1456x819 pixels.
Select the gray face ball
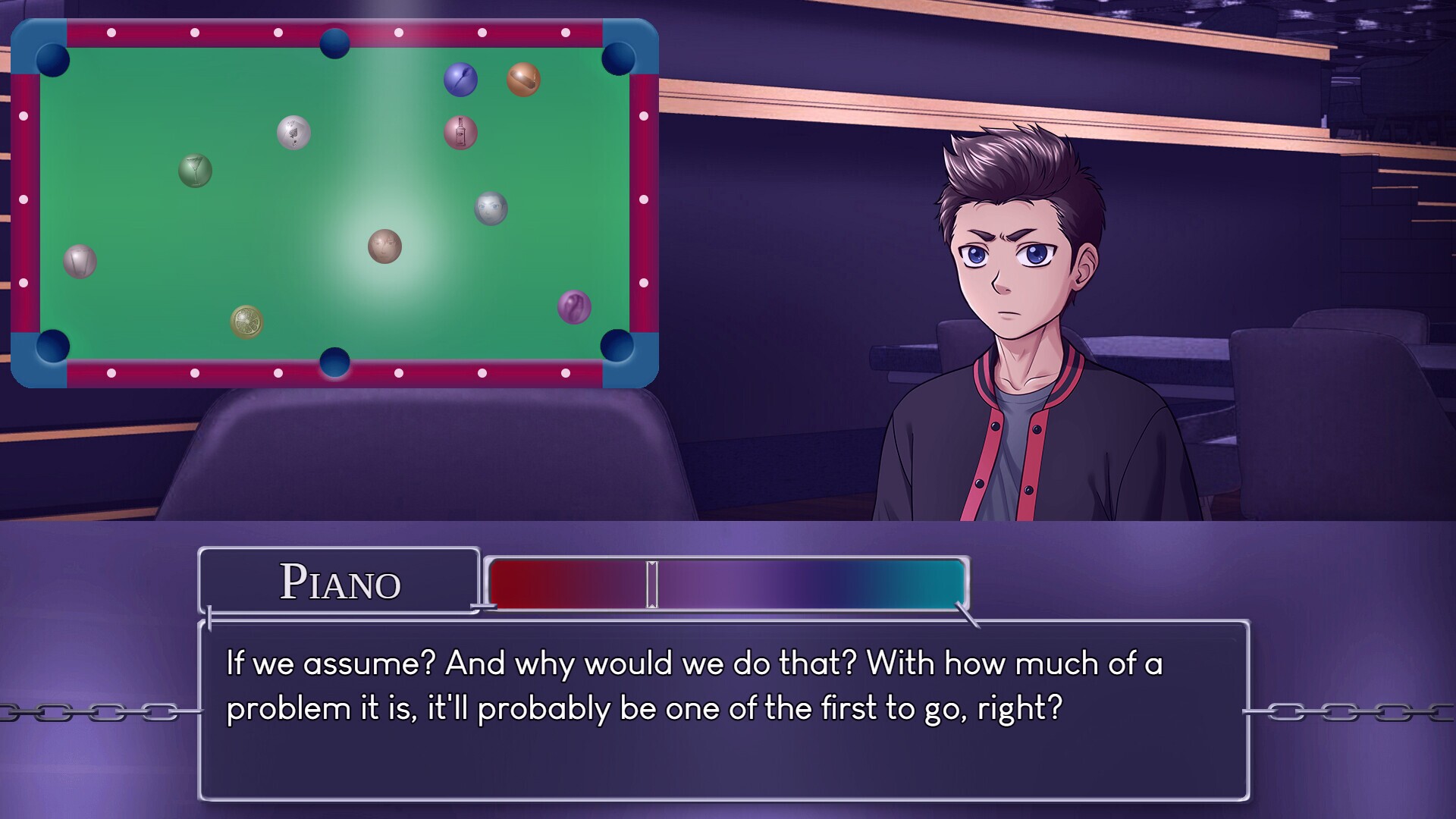point(489,209)
